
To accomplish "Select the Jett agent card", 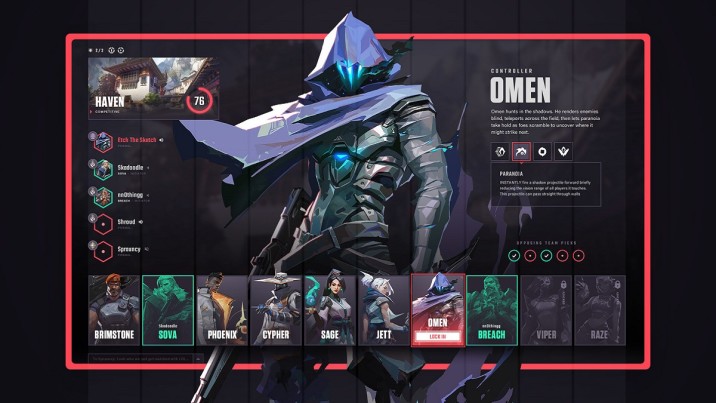I will point(383,310).
